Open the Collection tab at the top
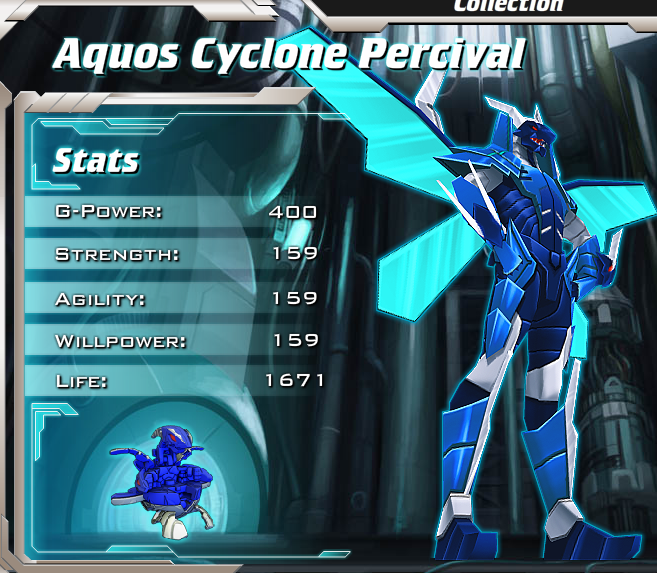Image resolution: width=657 pixels, height=573 pixels. pos(508,6)
